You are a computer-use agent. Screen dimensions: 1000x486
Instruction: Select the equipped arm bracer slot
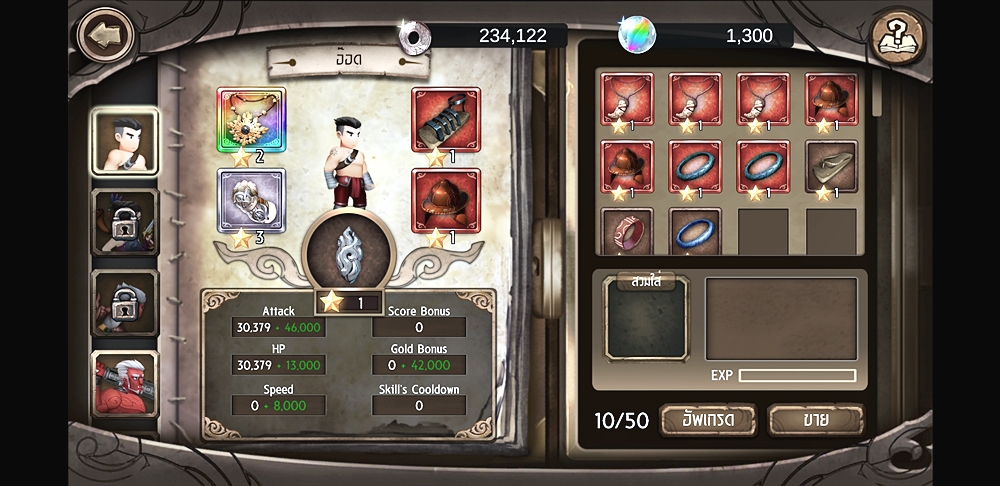coord(445,120)
